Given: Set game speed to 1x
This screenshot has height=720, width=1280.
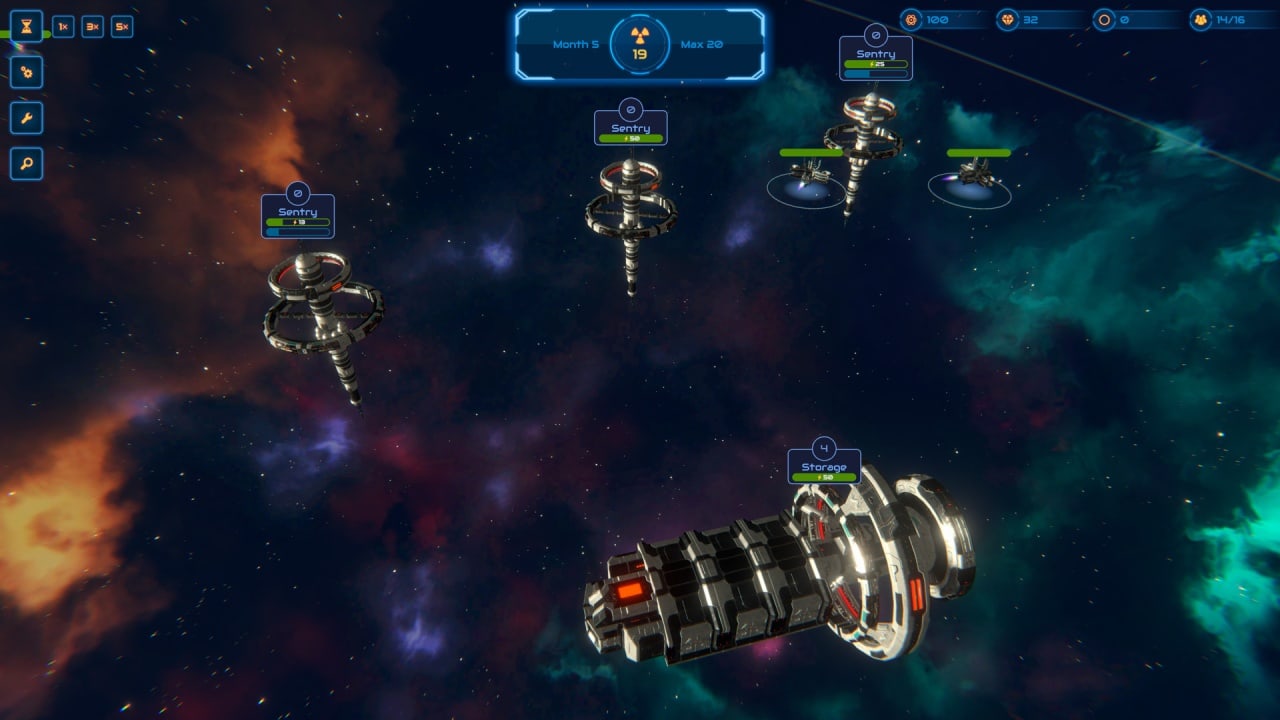Looking at the screenshot, I should [63, 27].
